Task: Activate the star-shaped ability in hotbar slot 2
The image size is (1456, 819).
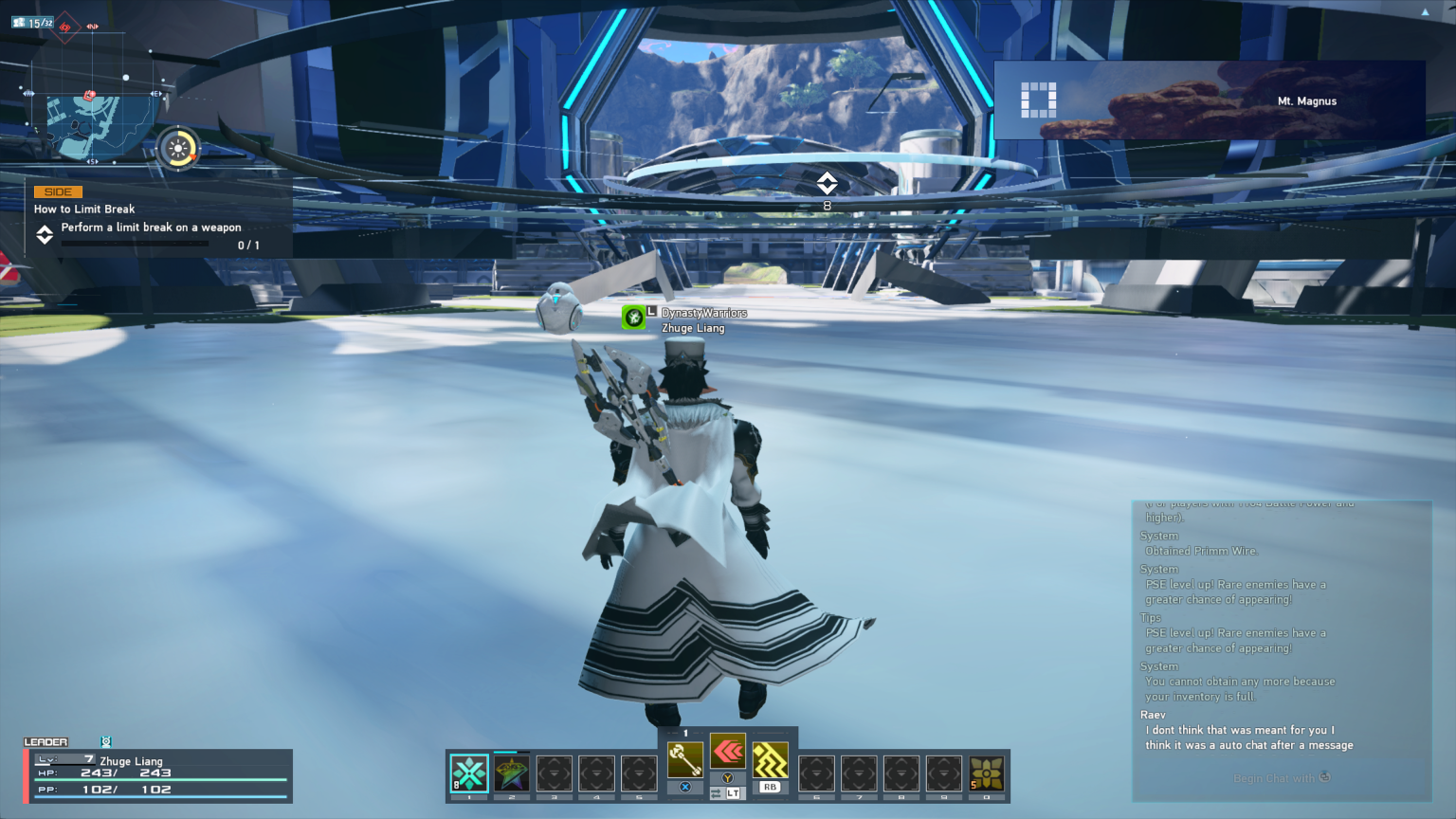Action: 512,774
